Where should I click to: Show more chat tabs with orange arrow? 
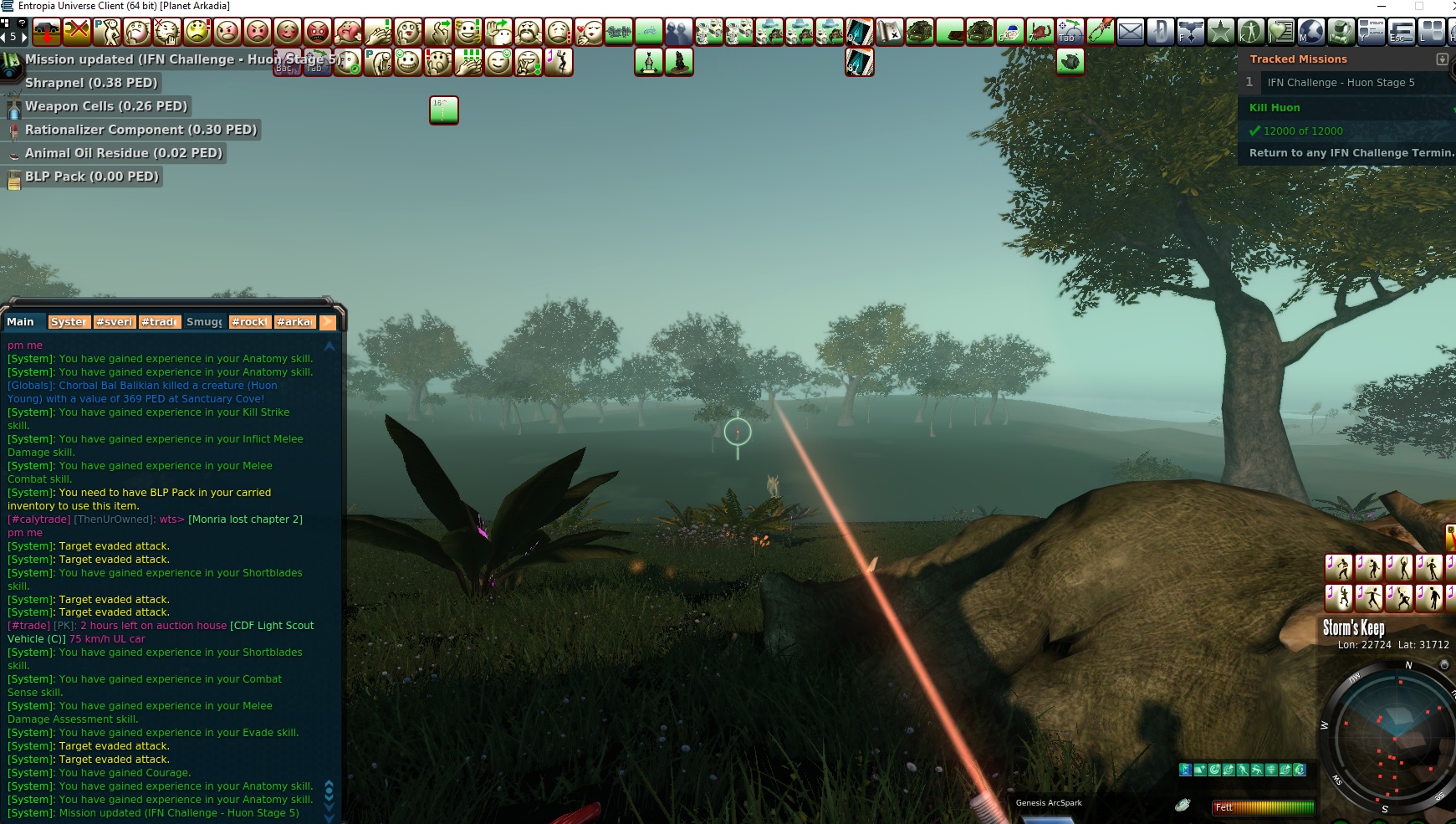tap(328, 322)
